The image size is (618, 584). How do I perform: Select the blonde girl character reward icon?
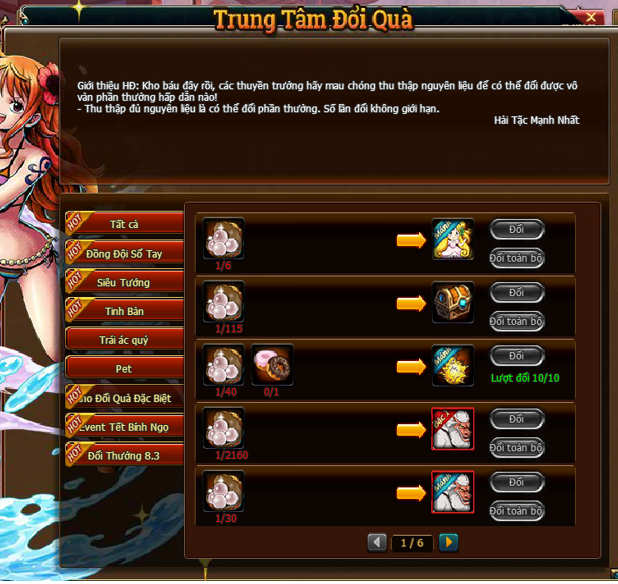point(453,240)
